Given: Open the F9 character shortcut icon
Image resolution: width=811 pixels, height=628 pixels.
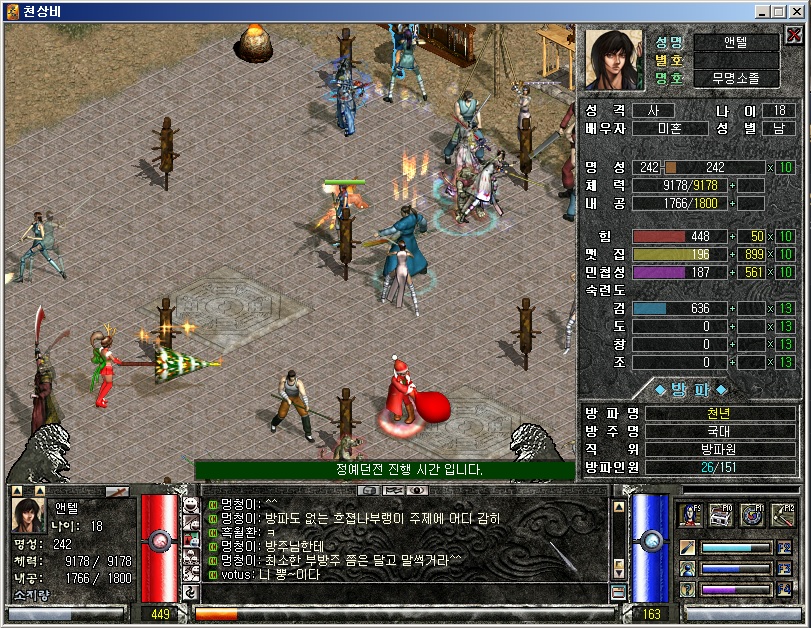Looking at the screenshot, I should tap(690, 515).
